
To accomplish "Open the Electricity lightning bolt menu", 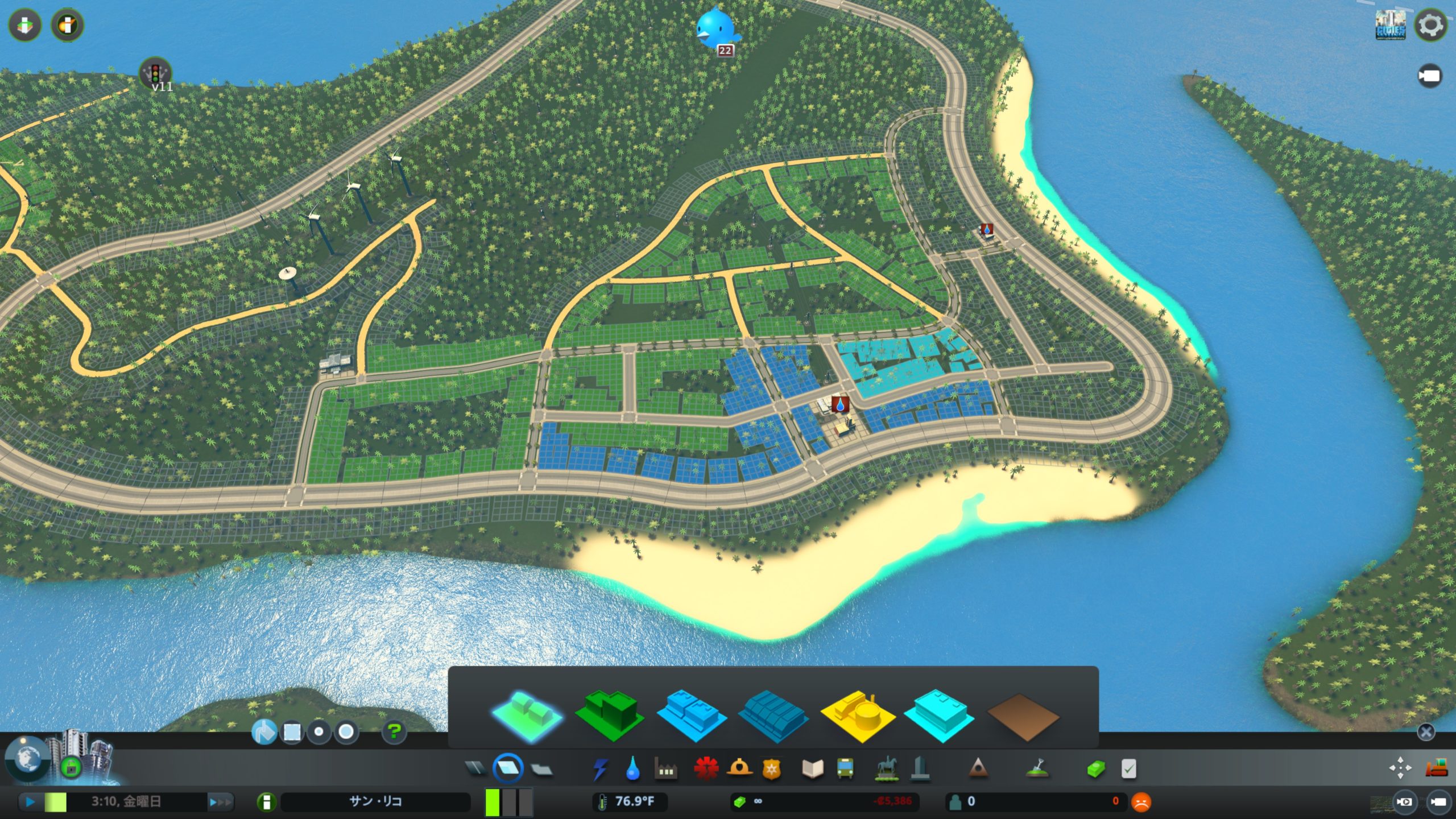I will (x=599, y=769).
